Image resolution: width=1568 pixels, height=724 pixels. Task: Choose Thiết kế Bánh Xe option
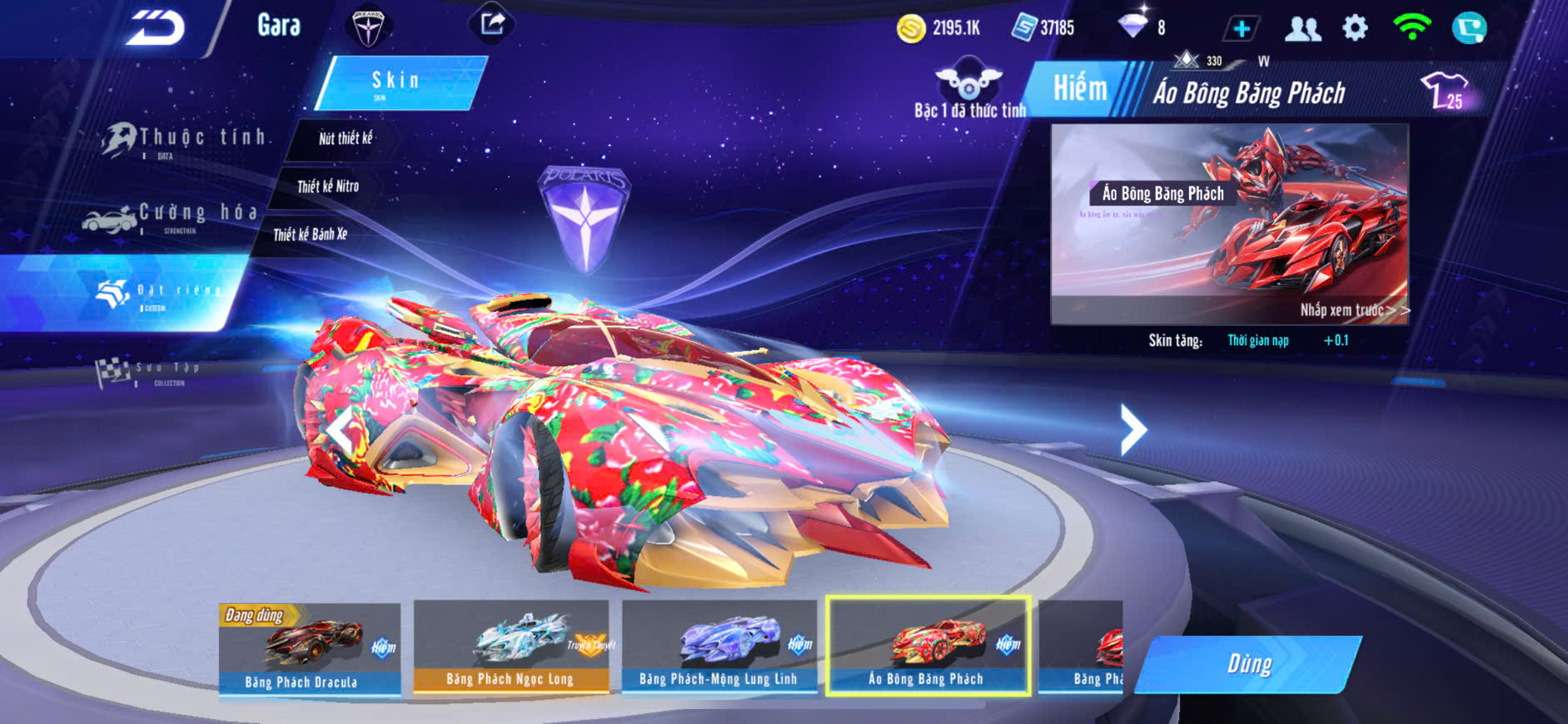[310, 235]
